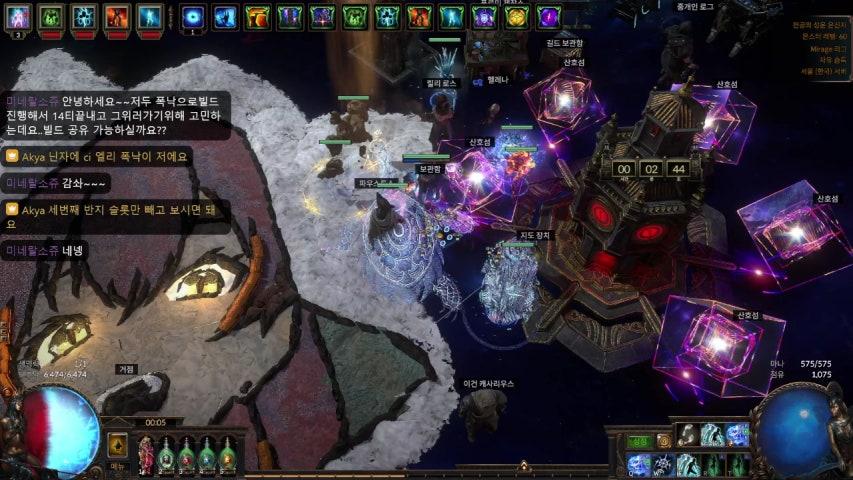Click the purple orb buff icon

click(548, 17)
